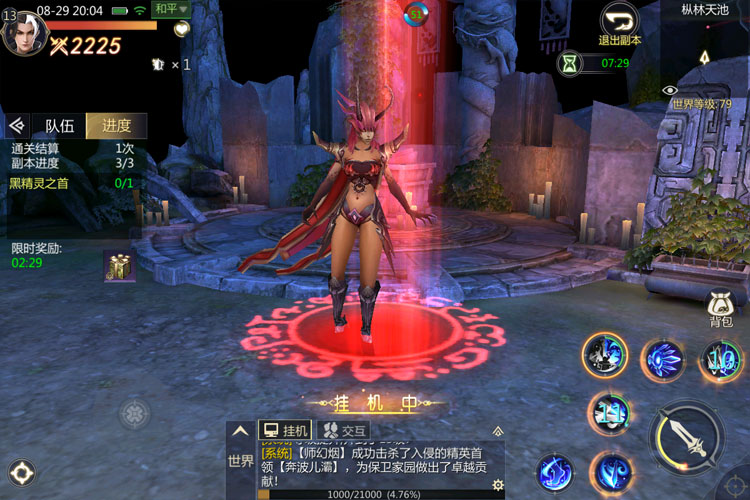Open chat settings gear icon

[497, 485]
